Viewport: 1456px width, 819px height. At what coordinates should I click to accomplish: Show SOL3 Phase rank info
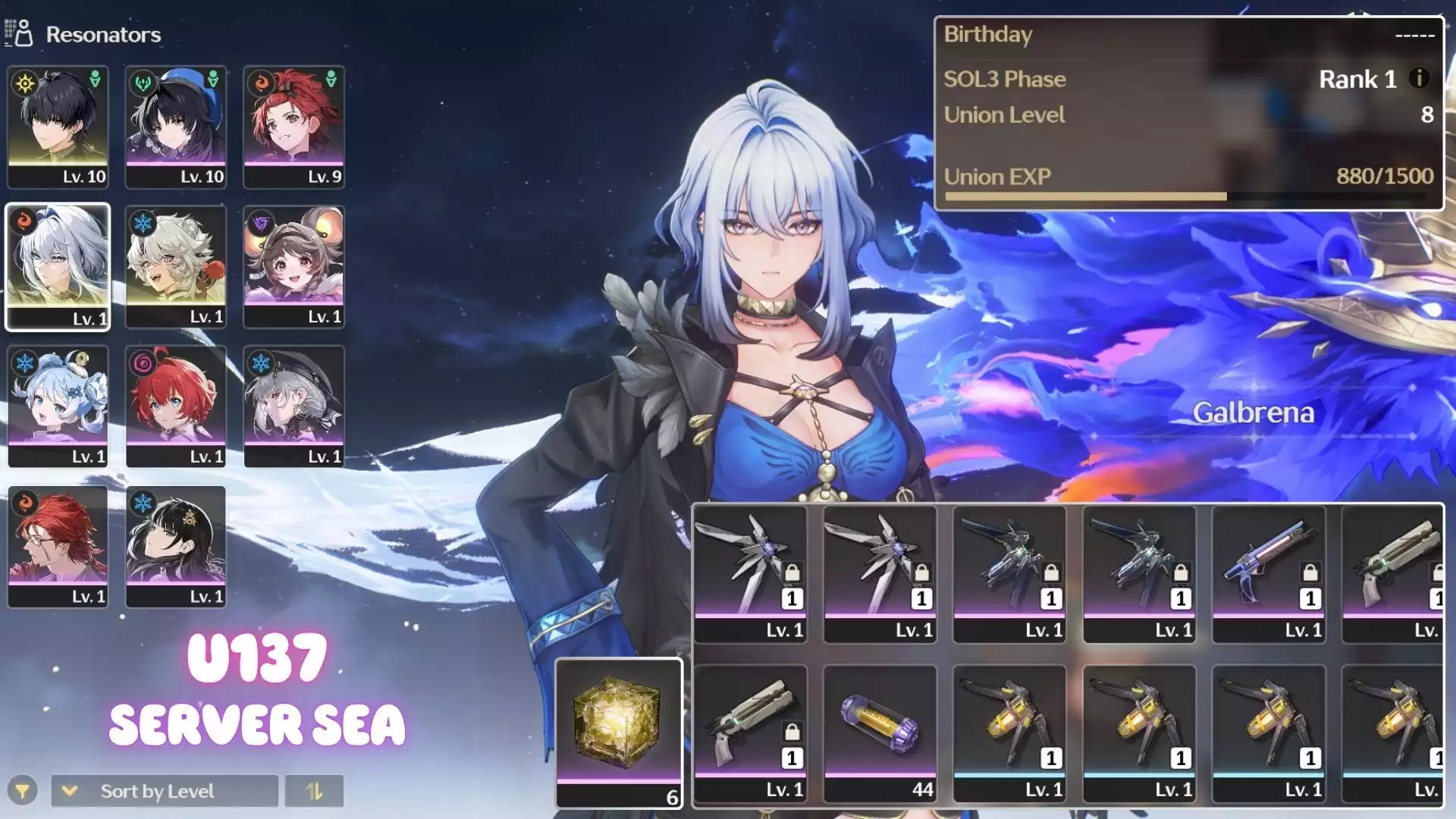[1419, 78]
